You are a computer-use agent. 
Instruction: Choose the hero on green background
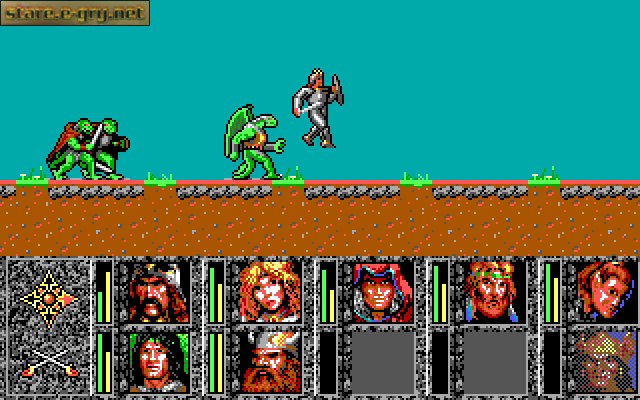(158, 361)
